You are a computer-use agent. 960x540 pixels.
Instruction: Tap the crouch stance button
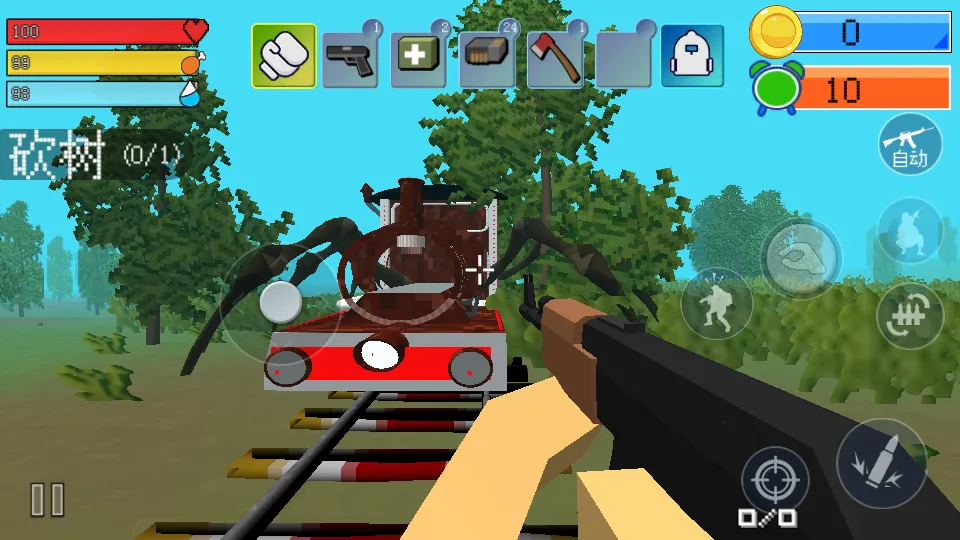tap(910, 231)
